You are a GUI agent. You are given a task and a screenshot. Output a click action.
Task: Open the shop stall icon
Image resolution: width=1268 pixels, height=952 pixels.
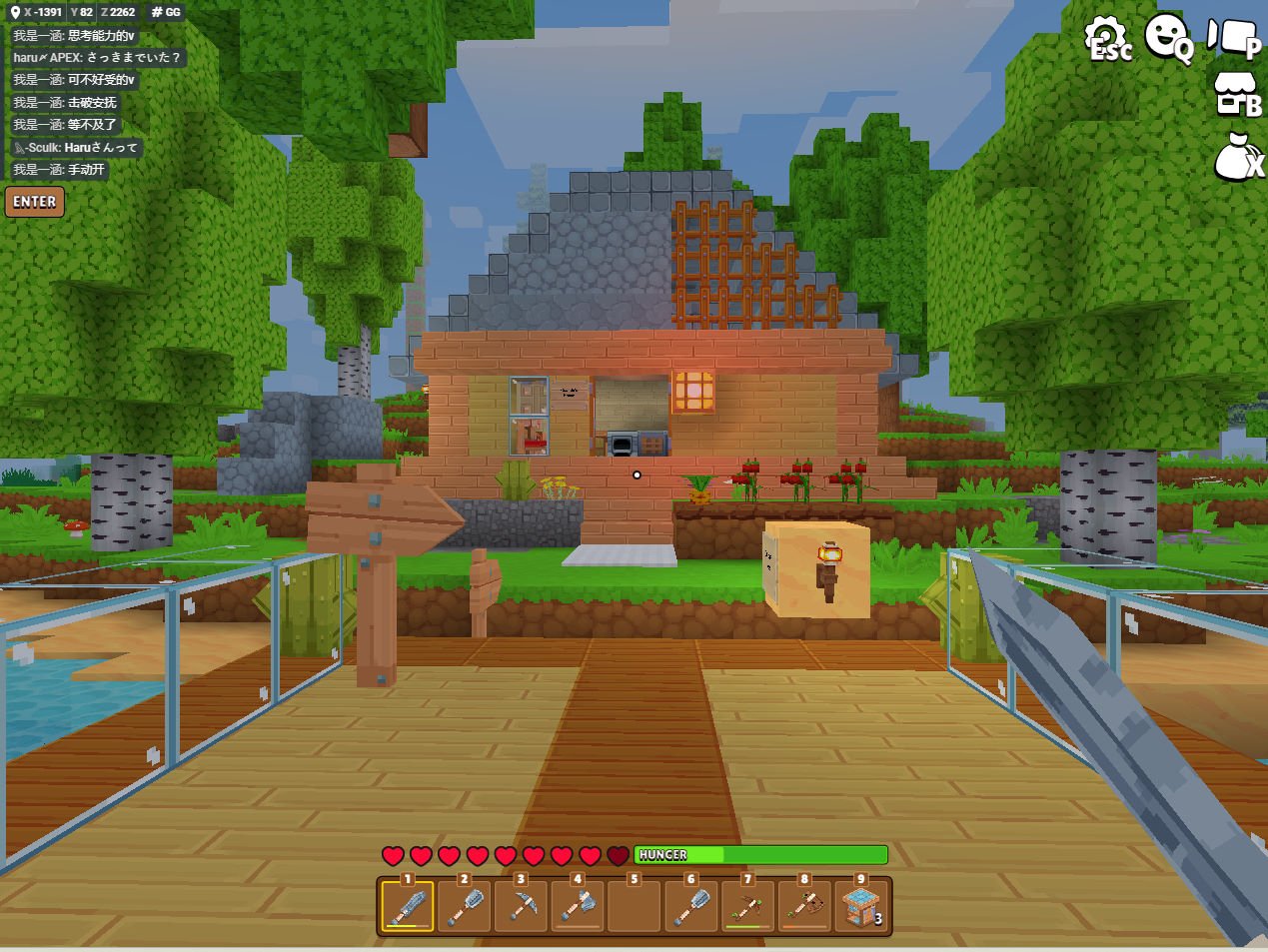coord(1236,95)
